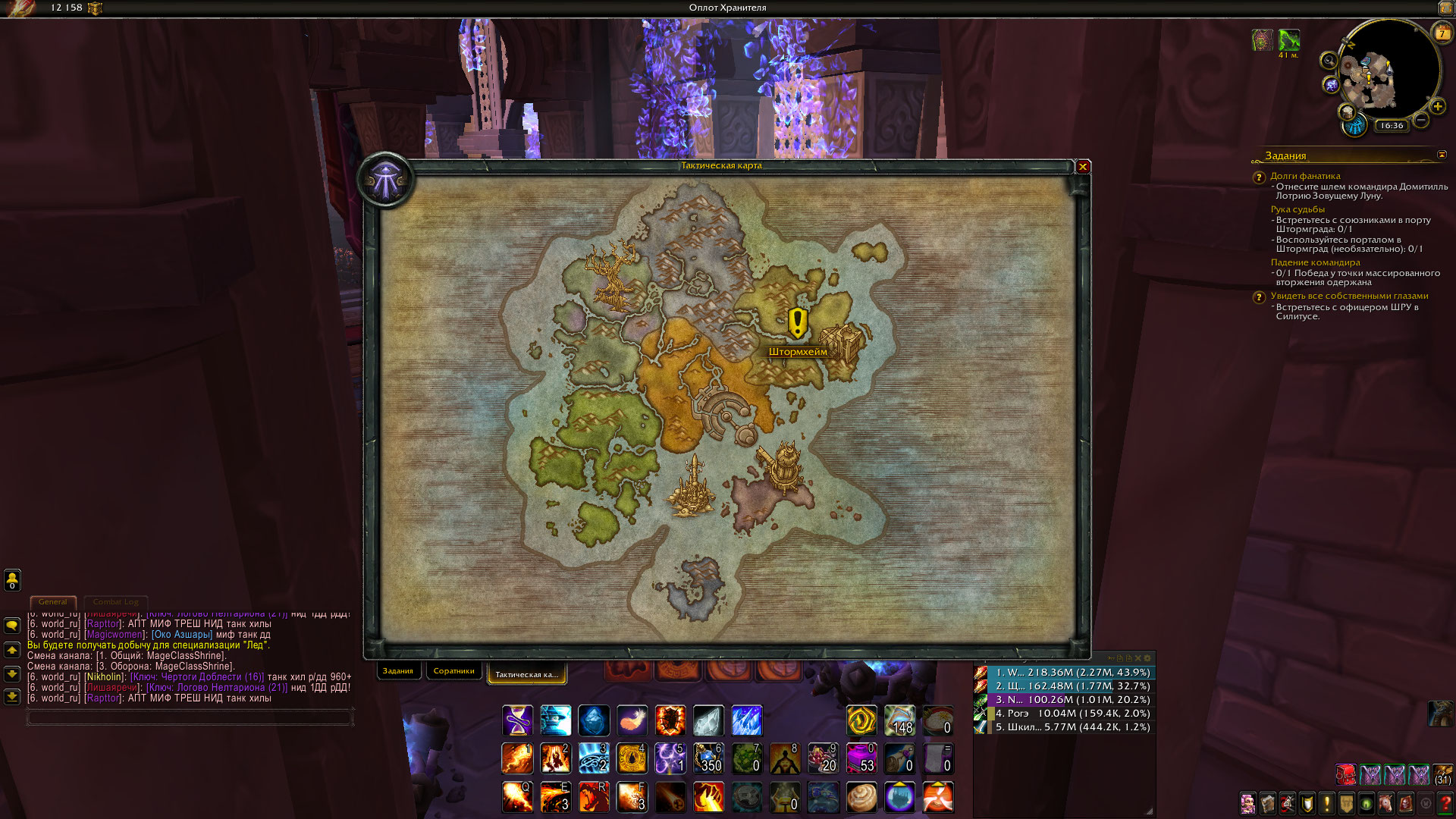Click the minimap tracking magnifier button
This screenshot has width=1456, height=819.
[1329, 61]
